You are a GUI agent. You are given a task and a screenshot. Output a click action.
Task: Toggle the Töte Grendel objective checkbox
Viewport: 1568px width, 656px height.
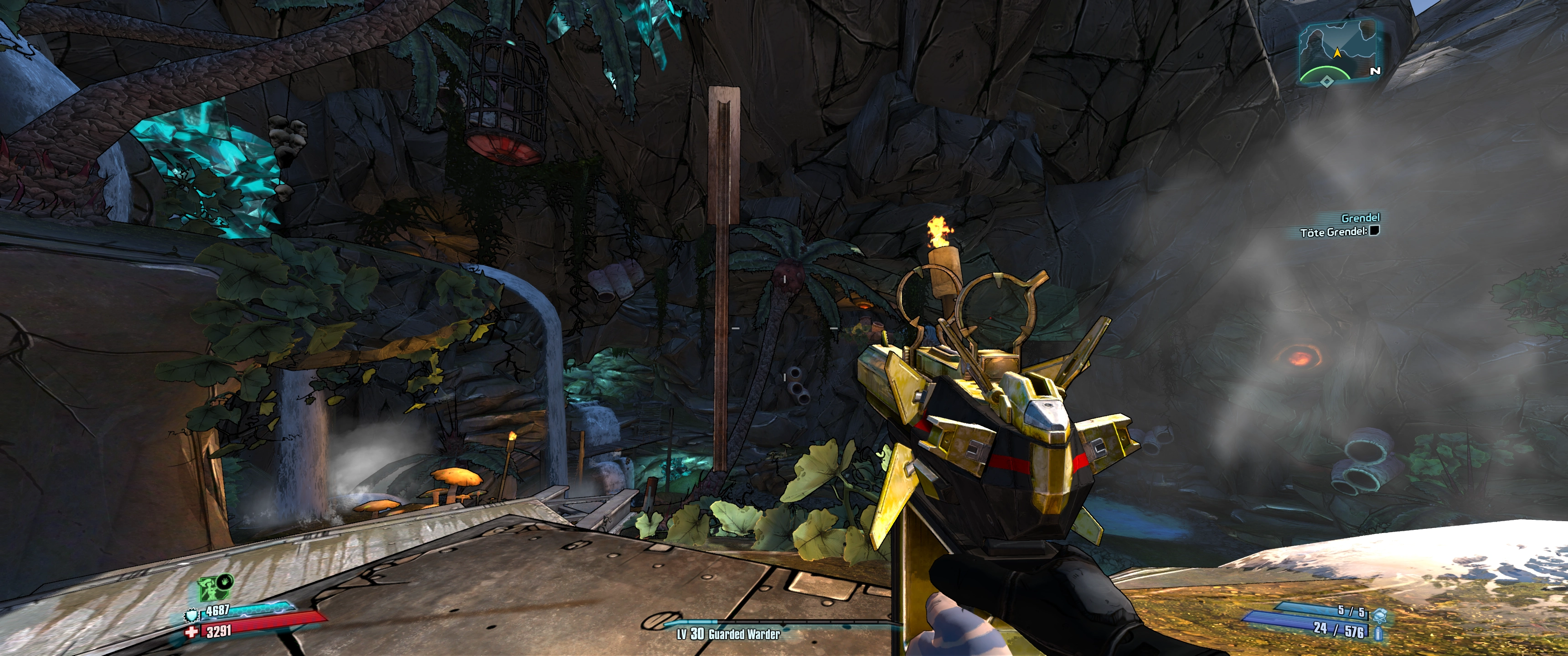[1374, 231]
